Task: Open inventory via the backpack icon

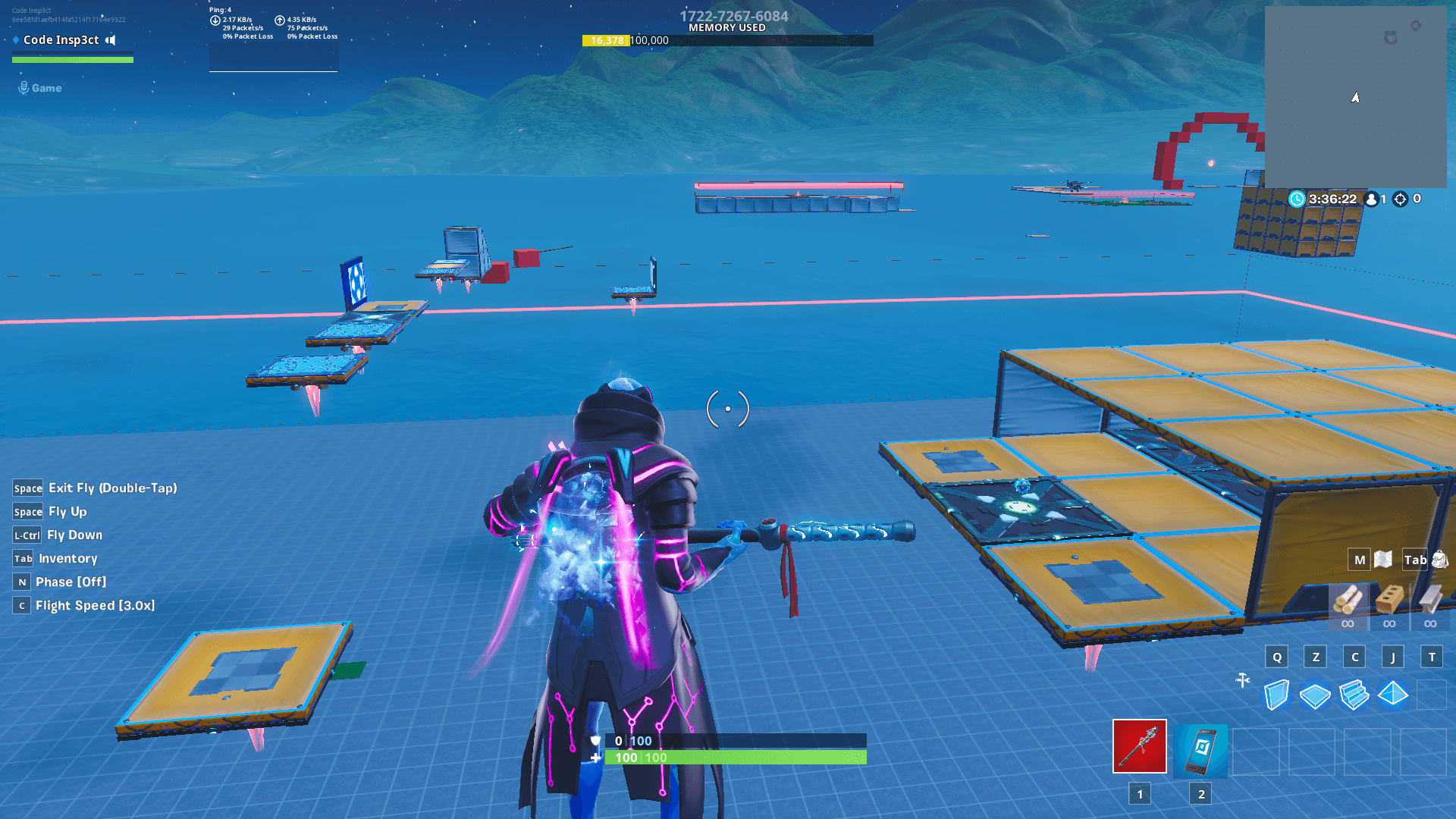Action: pyautogui.click(x=1440, y=559)
